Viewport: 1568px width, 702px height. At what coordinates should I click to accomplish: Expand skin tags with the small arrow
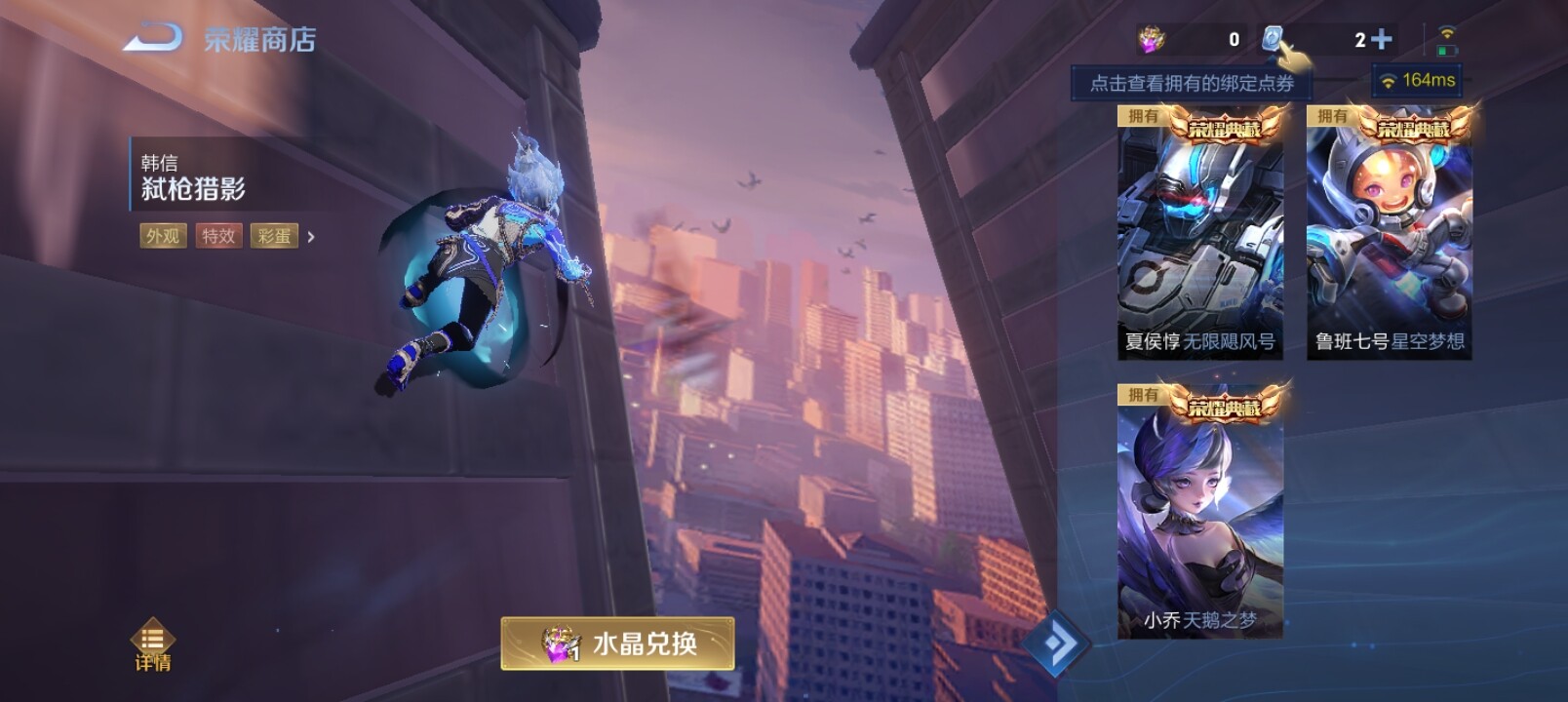(x=311, y=236)
